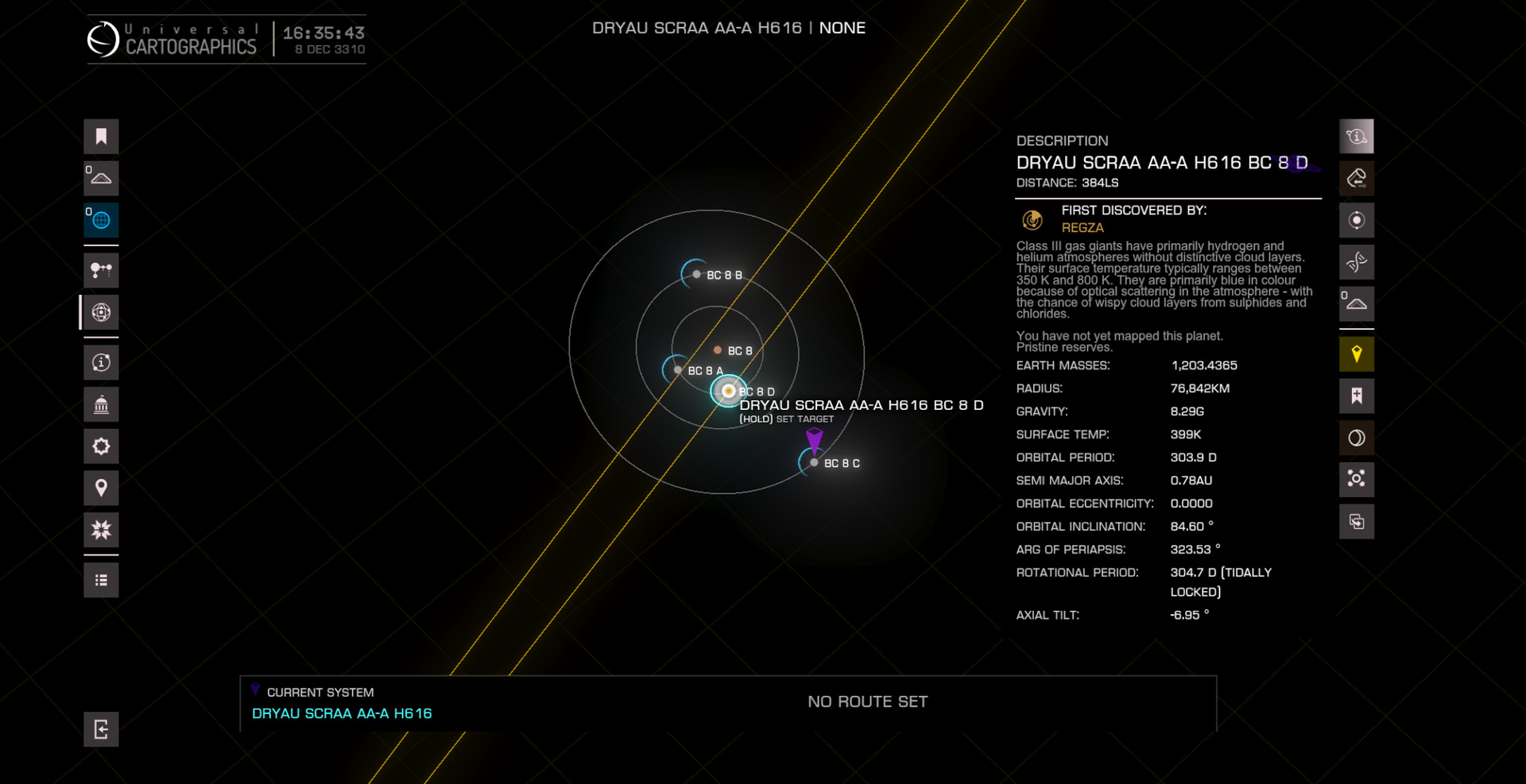Select the location pin icon in left sidebar
The height and width of the screenshot is (784, 1526).
(x=101, y=488)
